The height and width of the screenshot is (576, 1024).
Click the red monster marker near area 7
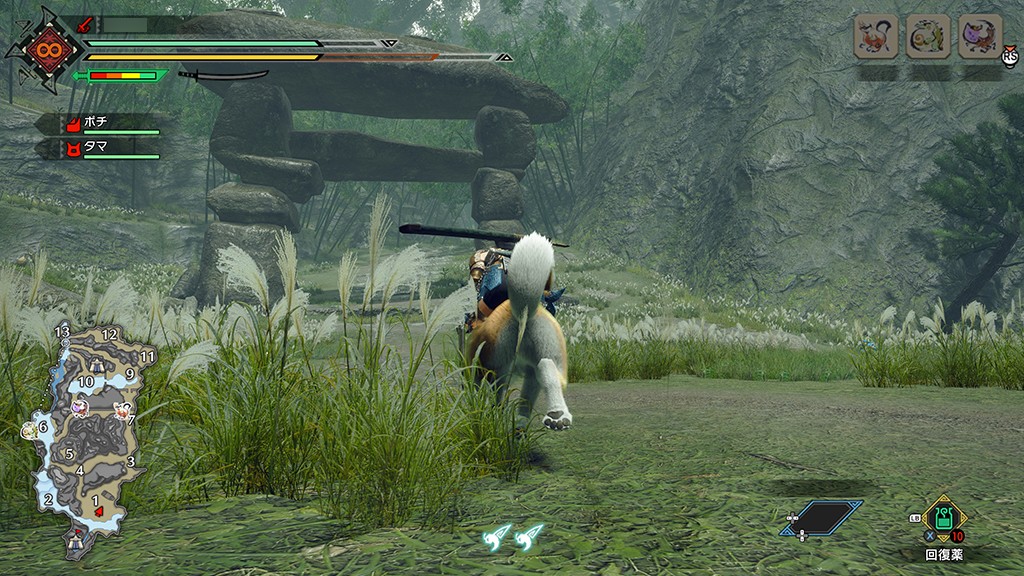(123, 409)
